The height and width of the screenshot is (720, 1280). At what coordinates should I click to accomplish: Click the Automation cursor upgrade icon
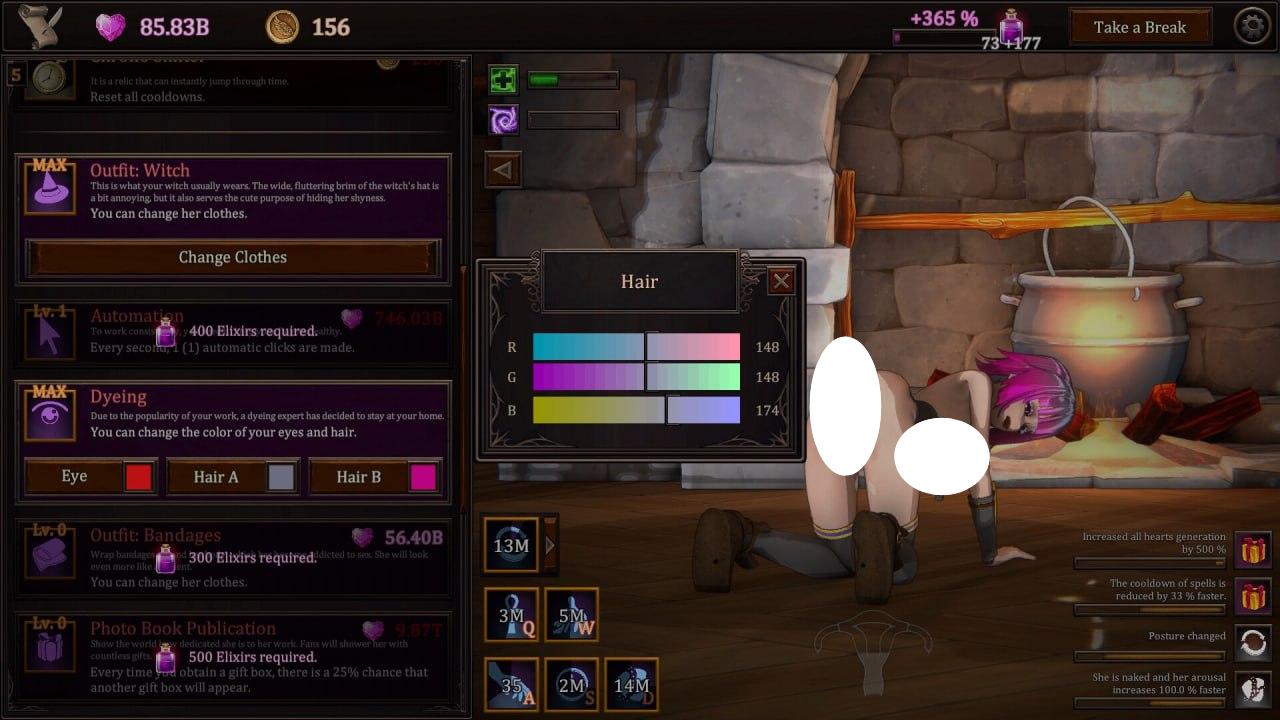50,333
